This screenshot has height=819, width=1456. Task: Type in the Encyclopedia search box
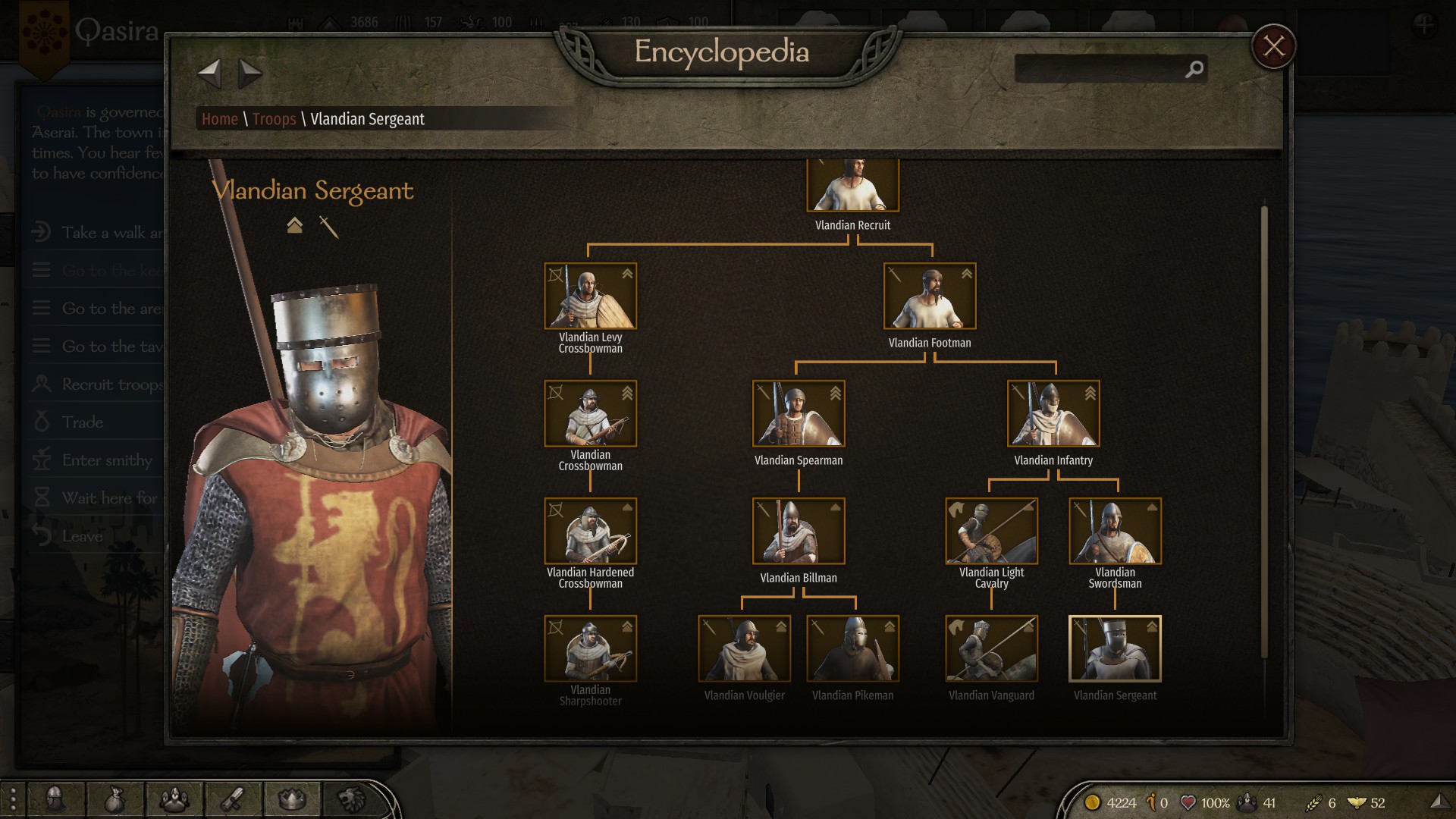[x=1100, y=69]
